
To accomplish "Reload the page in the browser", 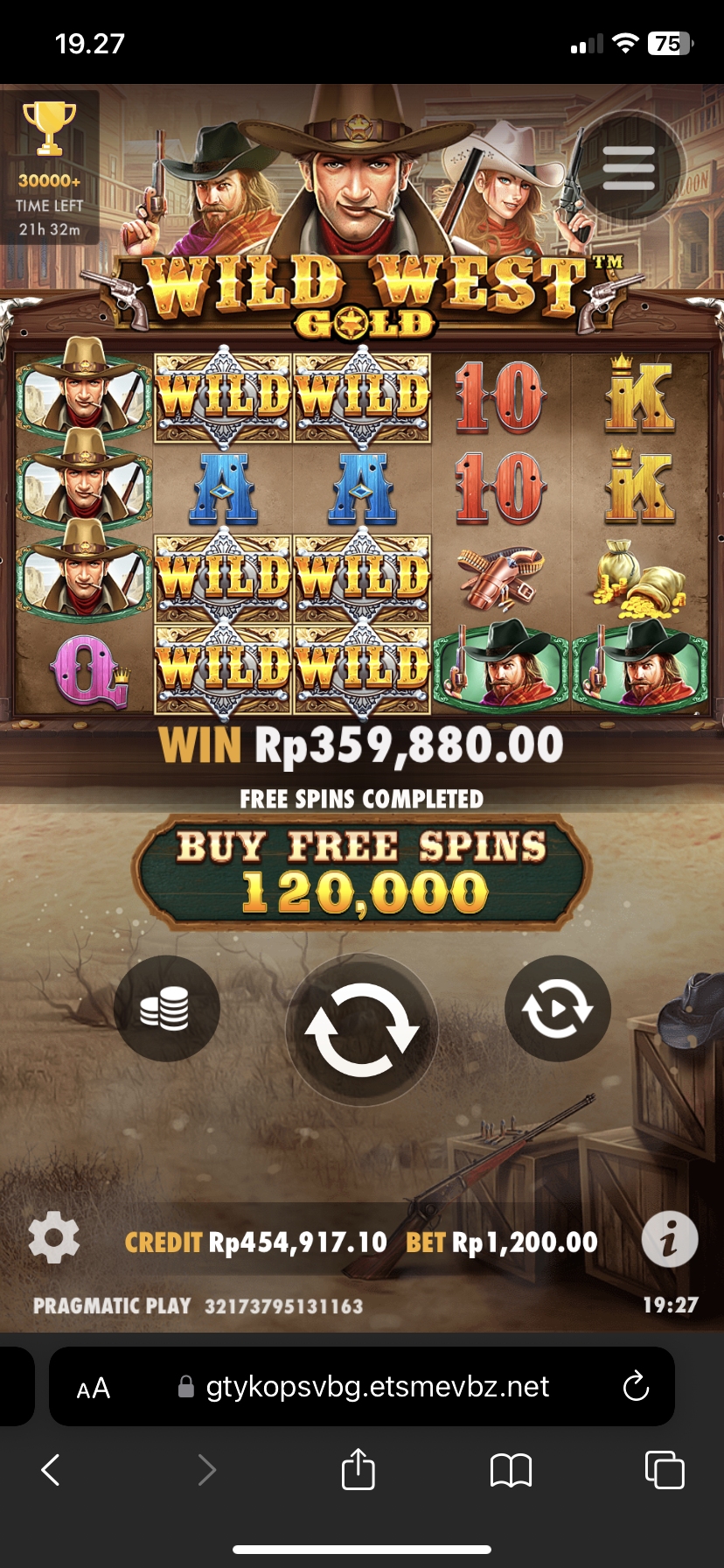I will (x=636, y=1386).
